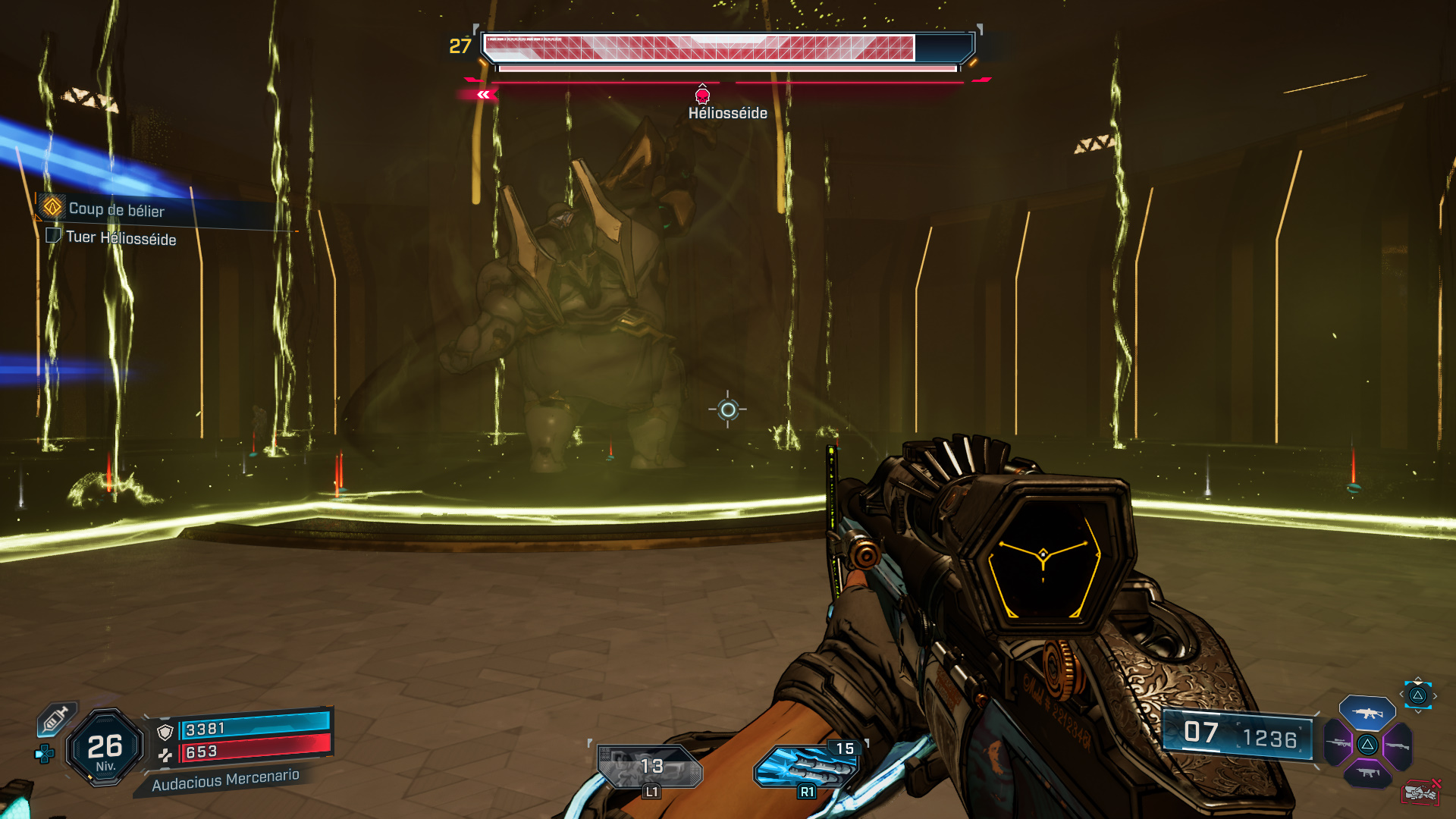
Task: Use the repair kit syringe icon
Action: point(56,718)
